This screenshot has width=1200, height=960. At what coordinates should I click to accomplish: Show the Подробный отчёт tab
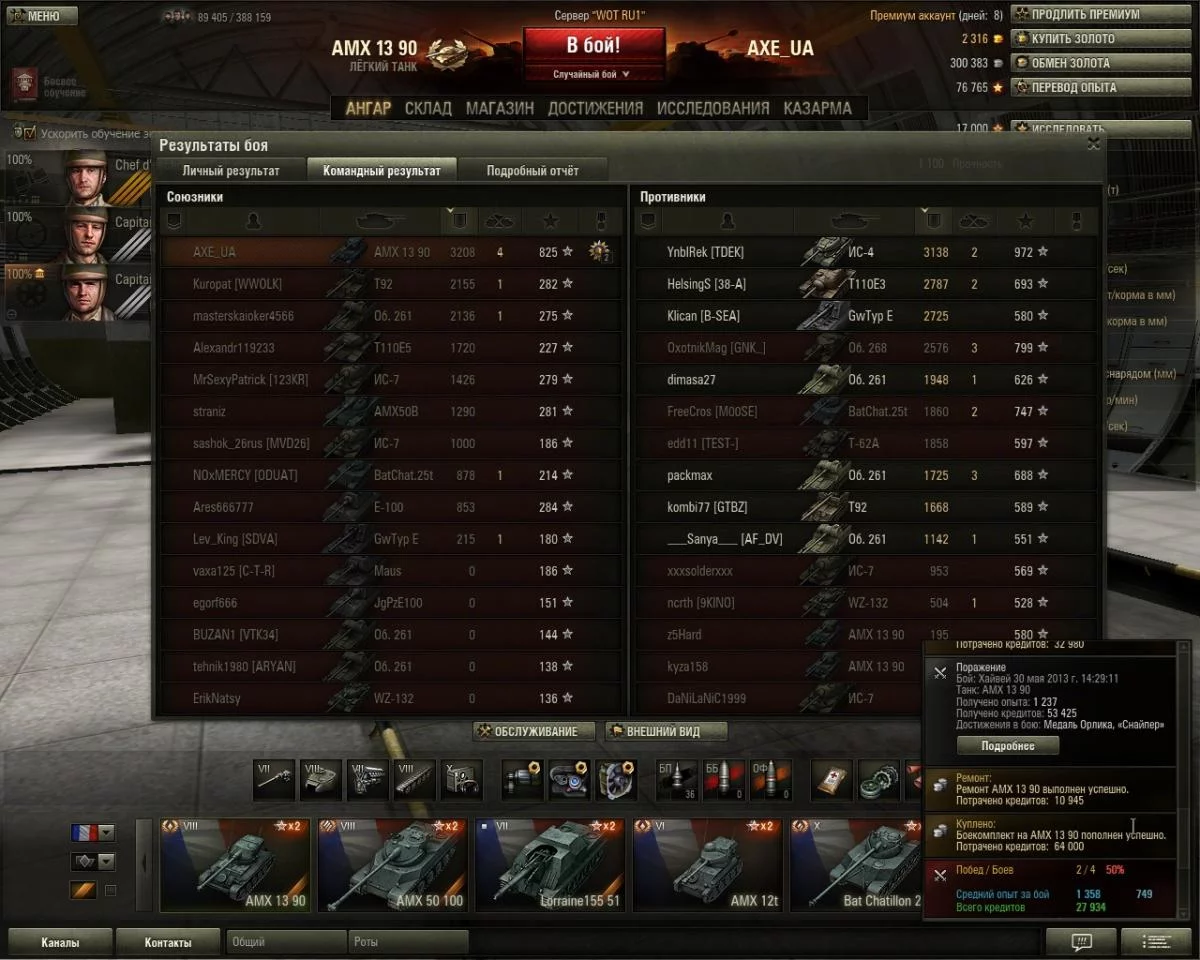(x=532, y=170)
